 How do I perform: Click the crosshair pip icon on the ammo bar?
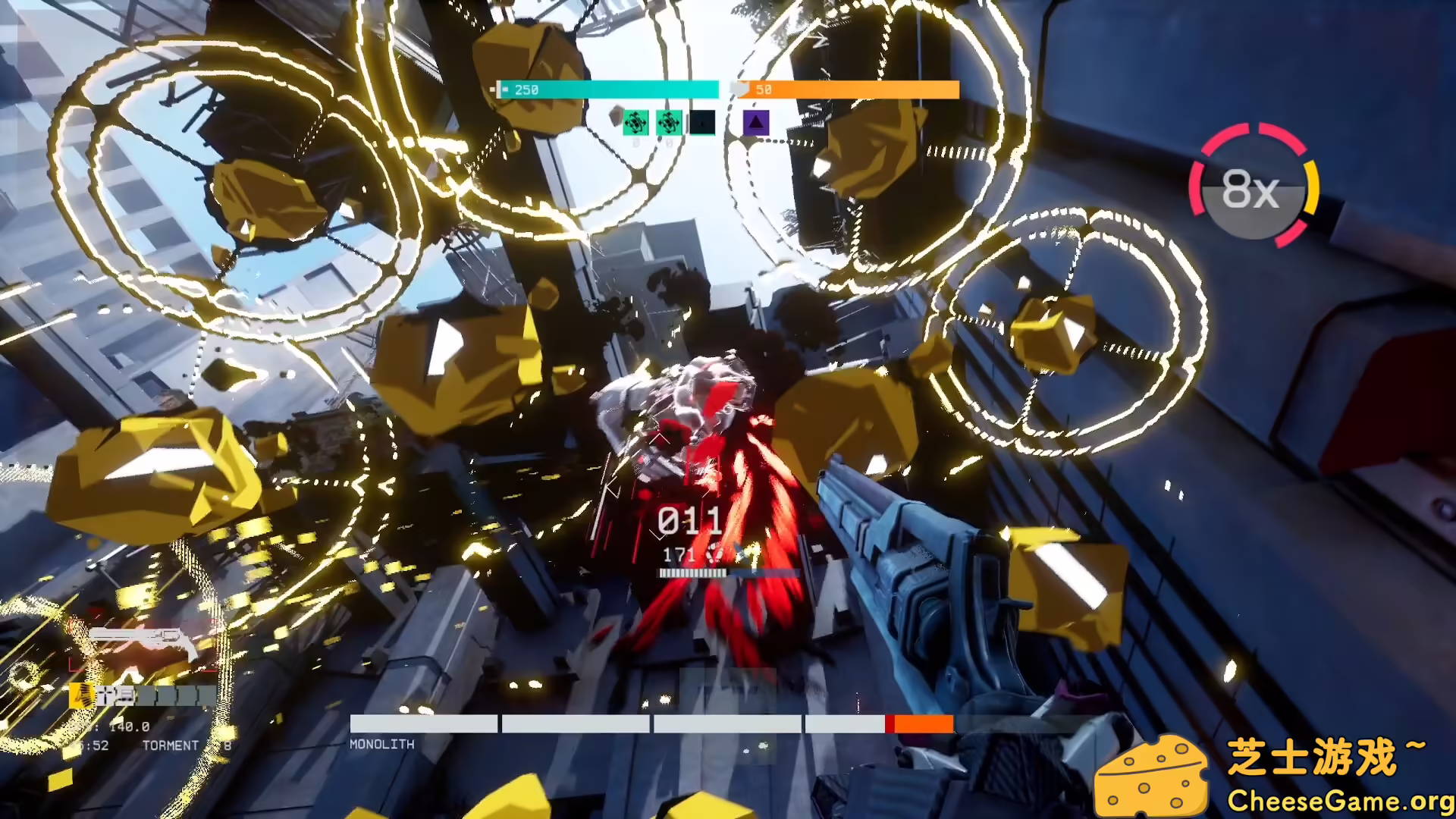coord(105,695)
